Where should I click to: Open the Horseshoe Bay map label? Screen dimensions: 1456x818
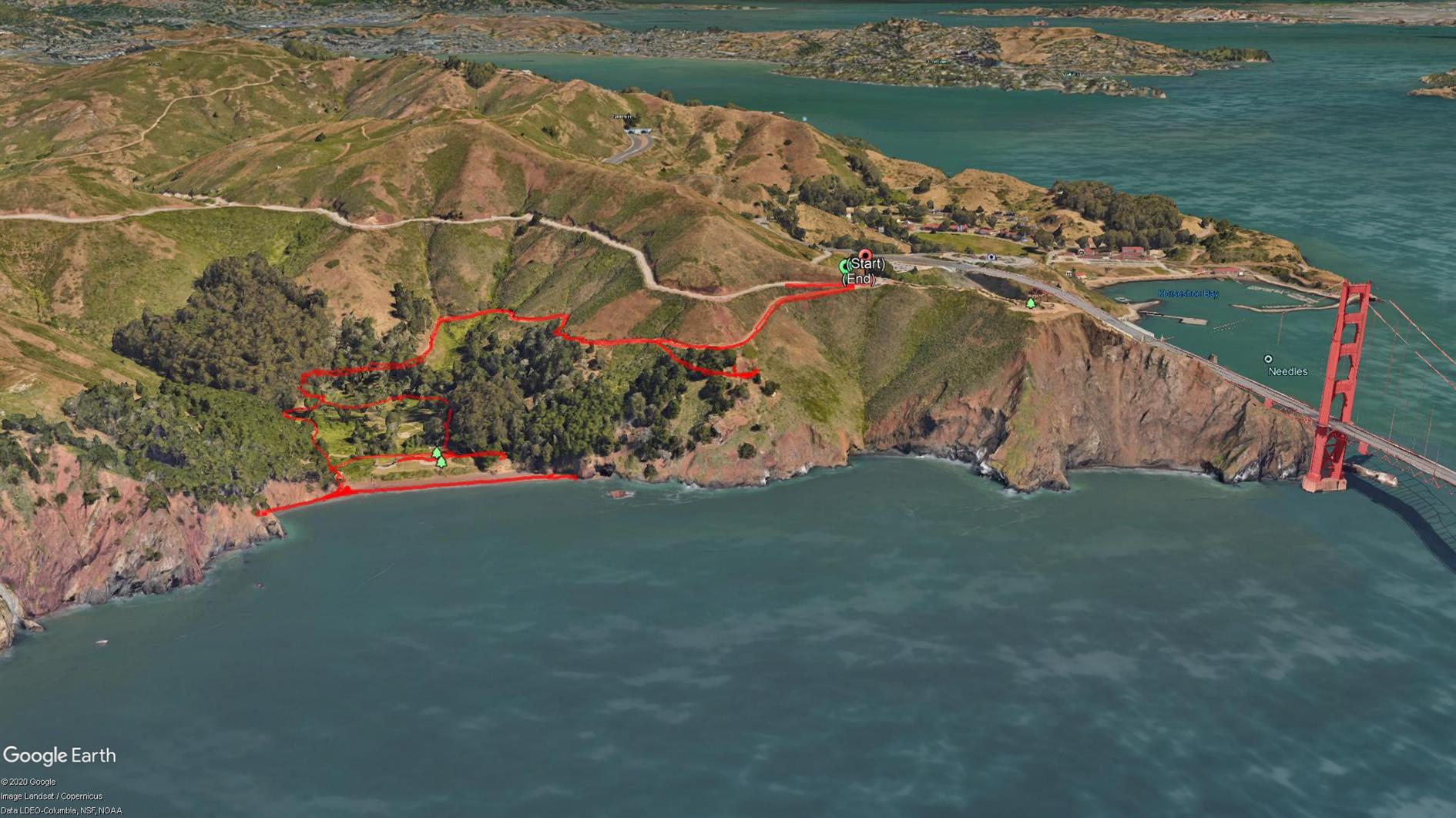[1188, 294]
